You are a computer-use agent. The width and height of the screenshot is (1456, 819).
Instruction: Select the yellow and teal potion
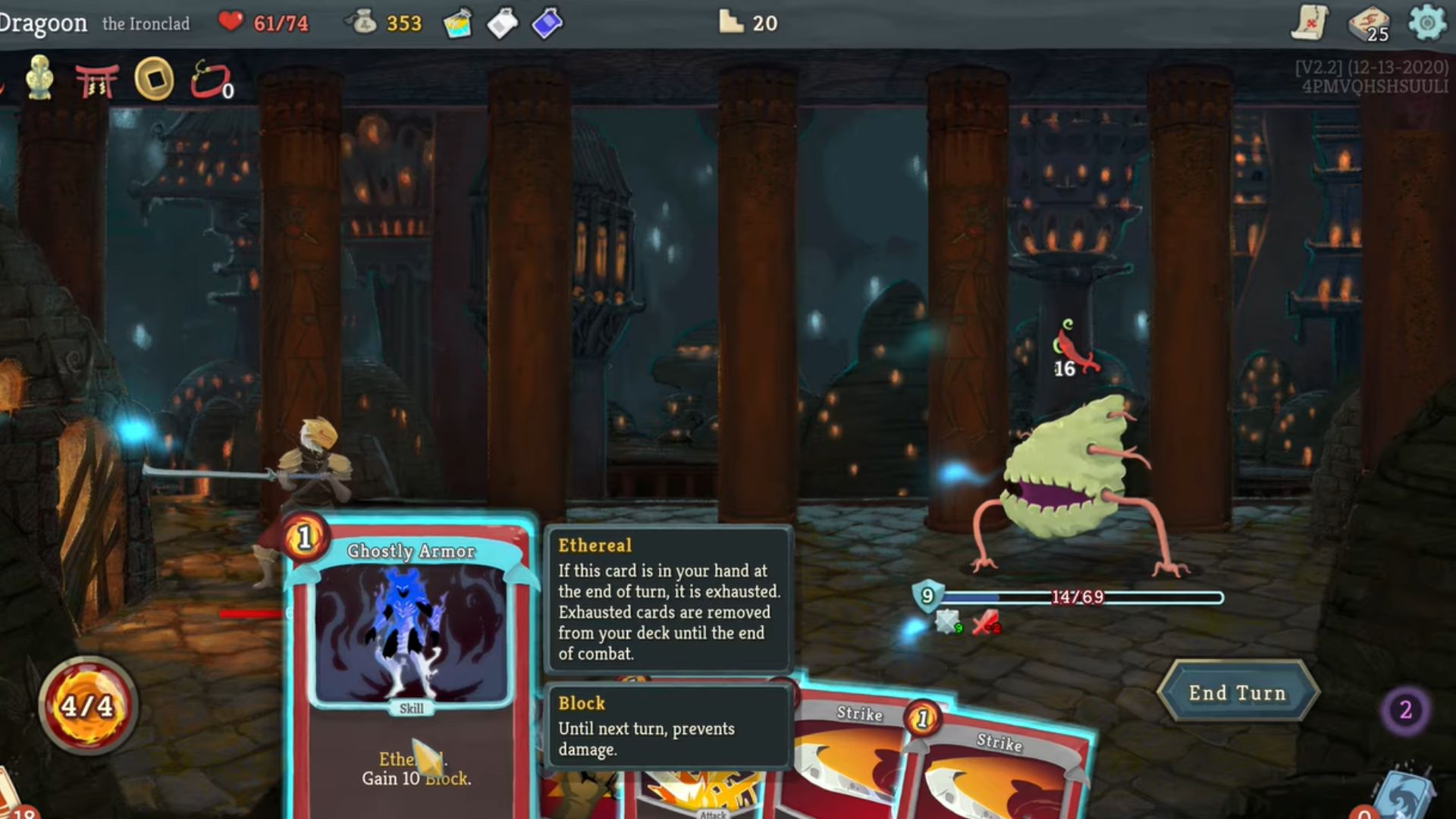[457, 24]
